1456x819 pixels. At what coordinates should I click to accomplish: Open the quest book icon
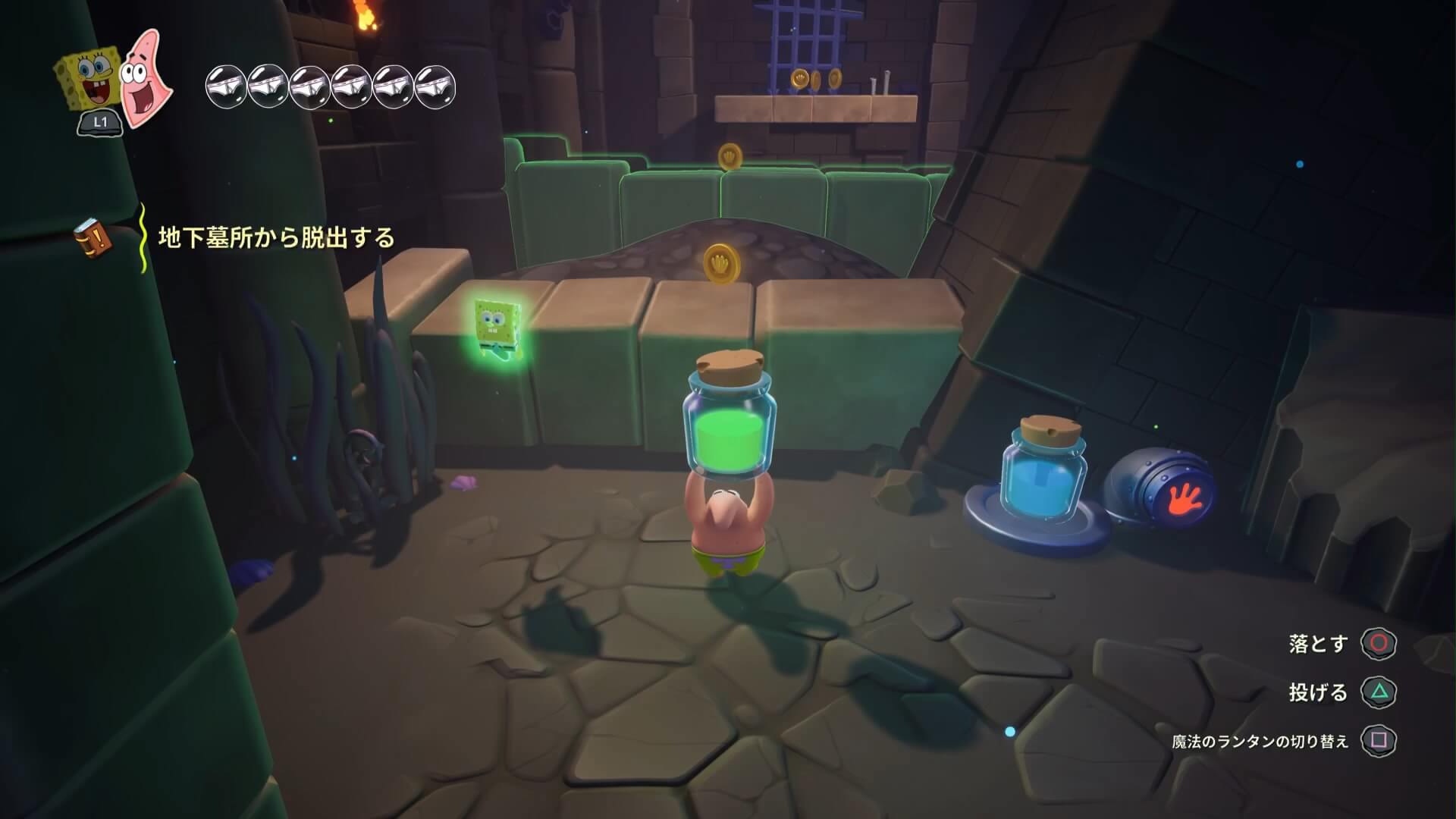pos(93,238)
